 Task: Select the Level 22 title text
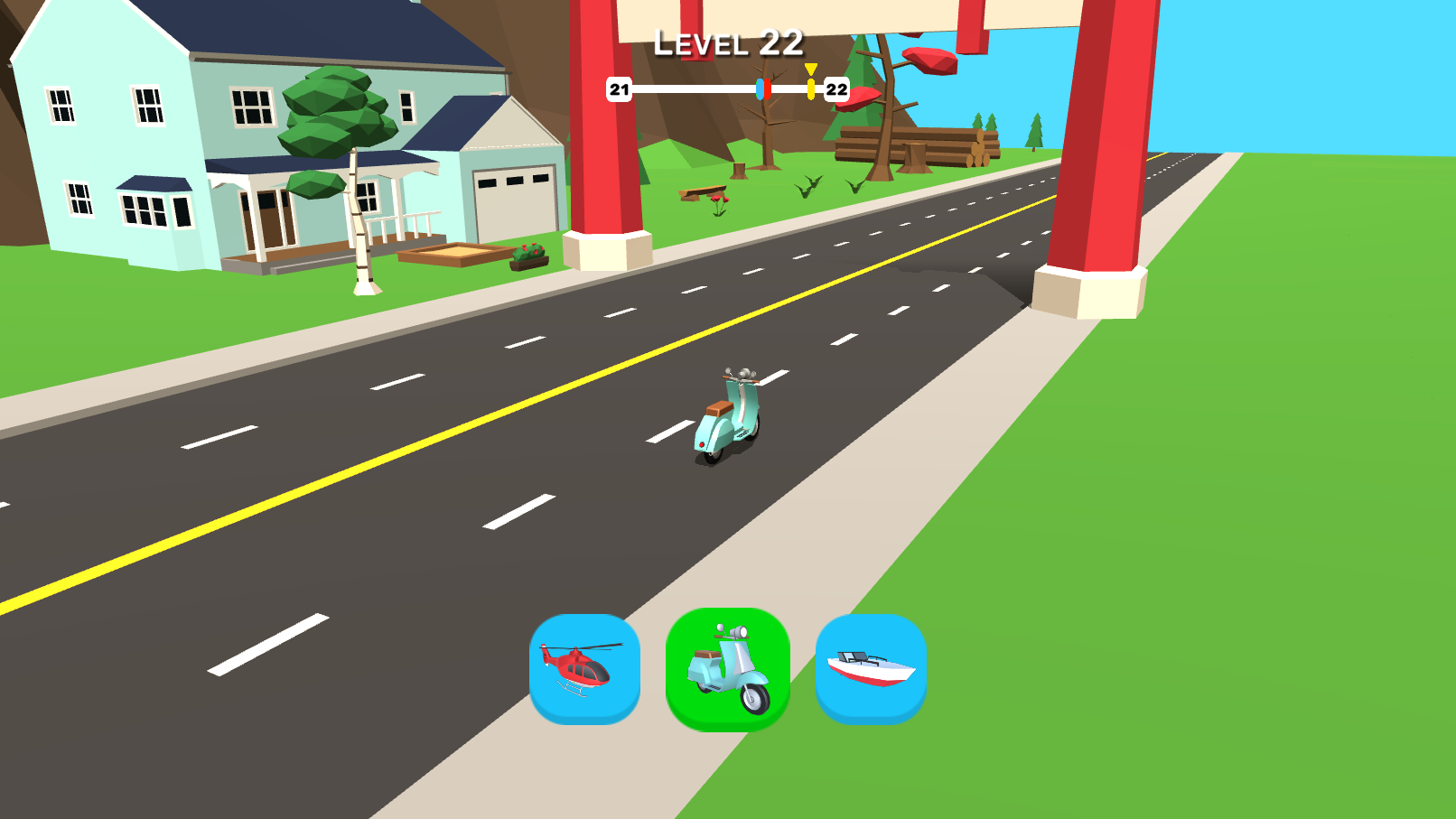[x=728, y=42]
